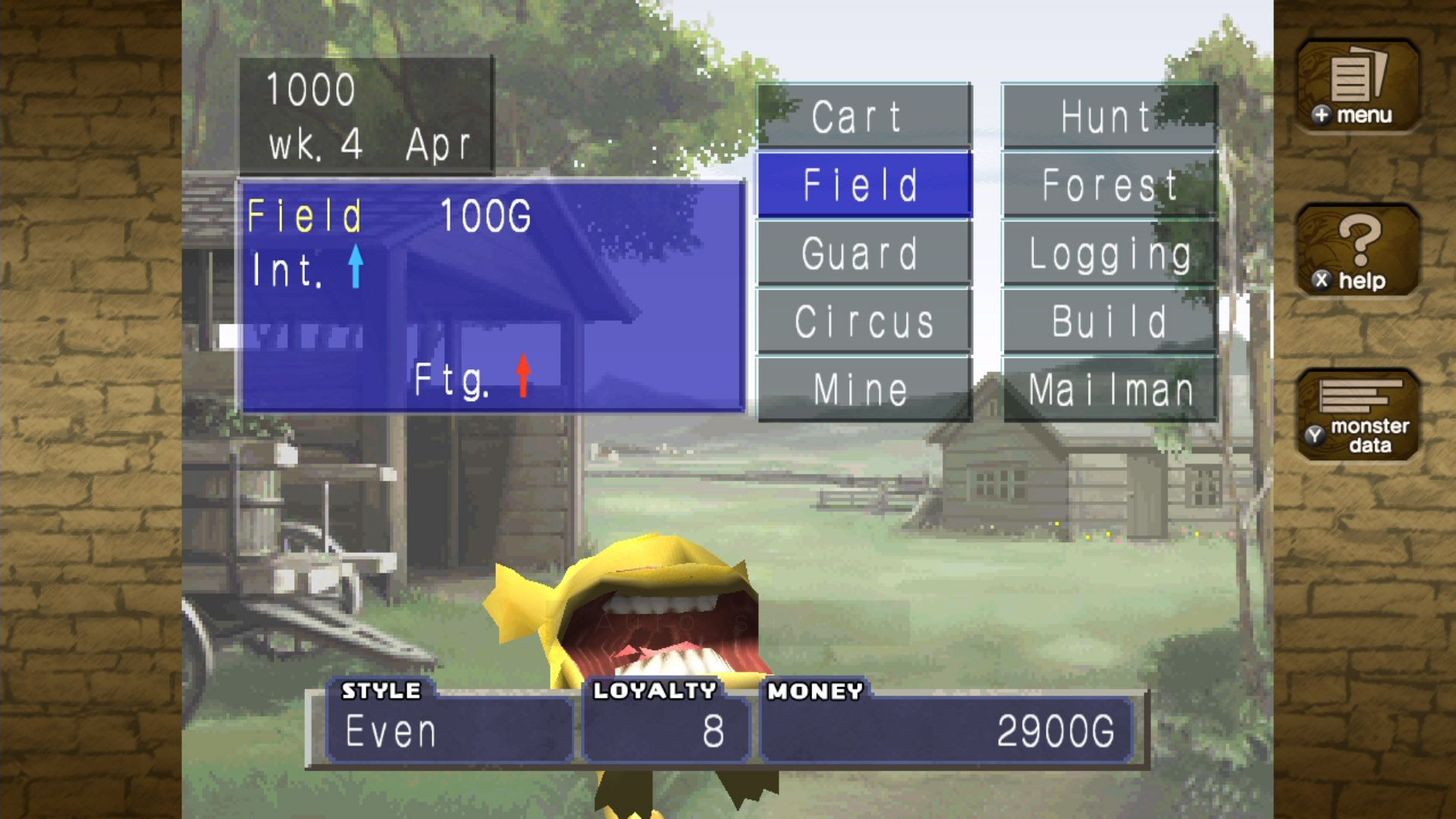Select Guard duty for the monster
The height and width of the screenshot is (819, 1456).
coord(863,253)
